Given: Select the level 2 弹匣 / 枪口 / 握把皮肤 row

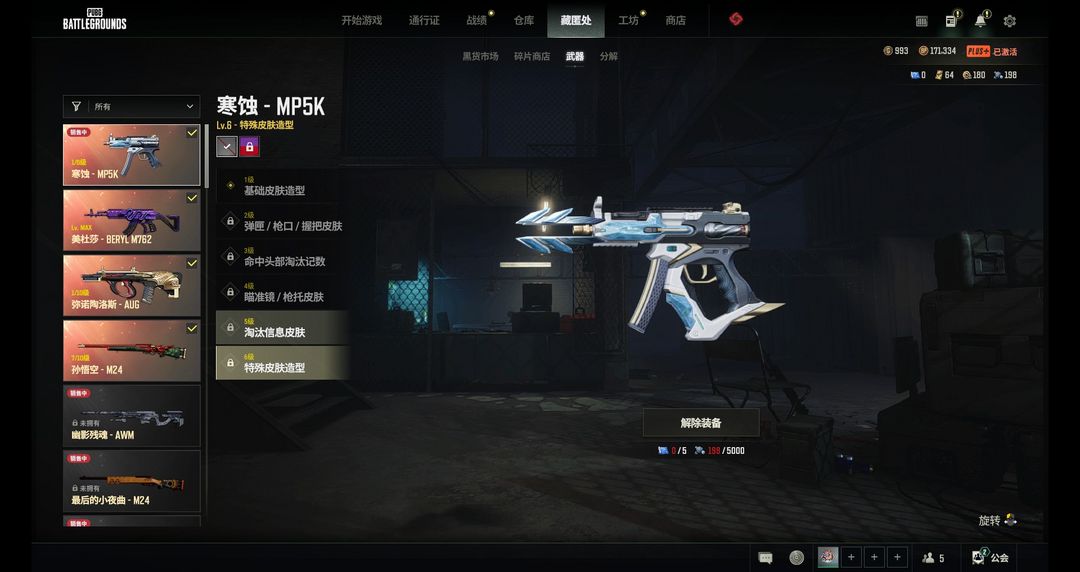Looking at the screenshot, I should 282,221.
